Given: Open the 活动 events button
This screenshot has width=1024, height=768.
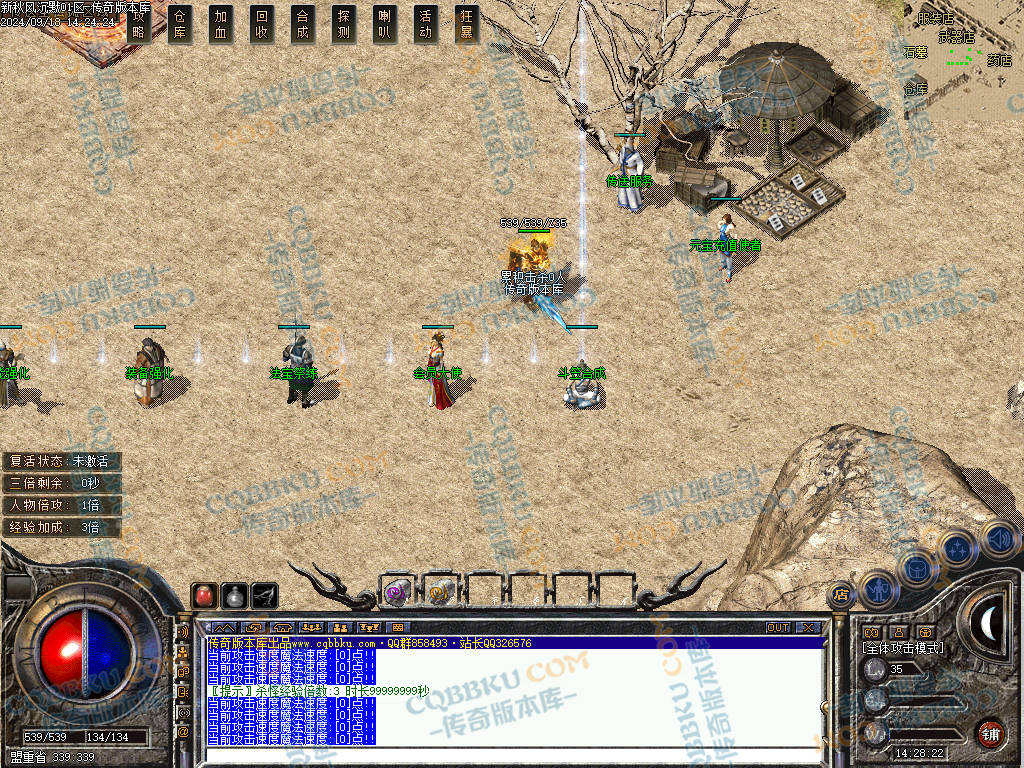Looking at the screenshot, I should tap(425, 23).
